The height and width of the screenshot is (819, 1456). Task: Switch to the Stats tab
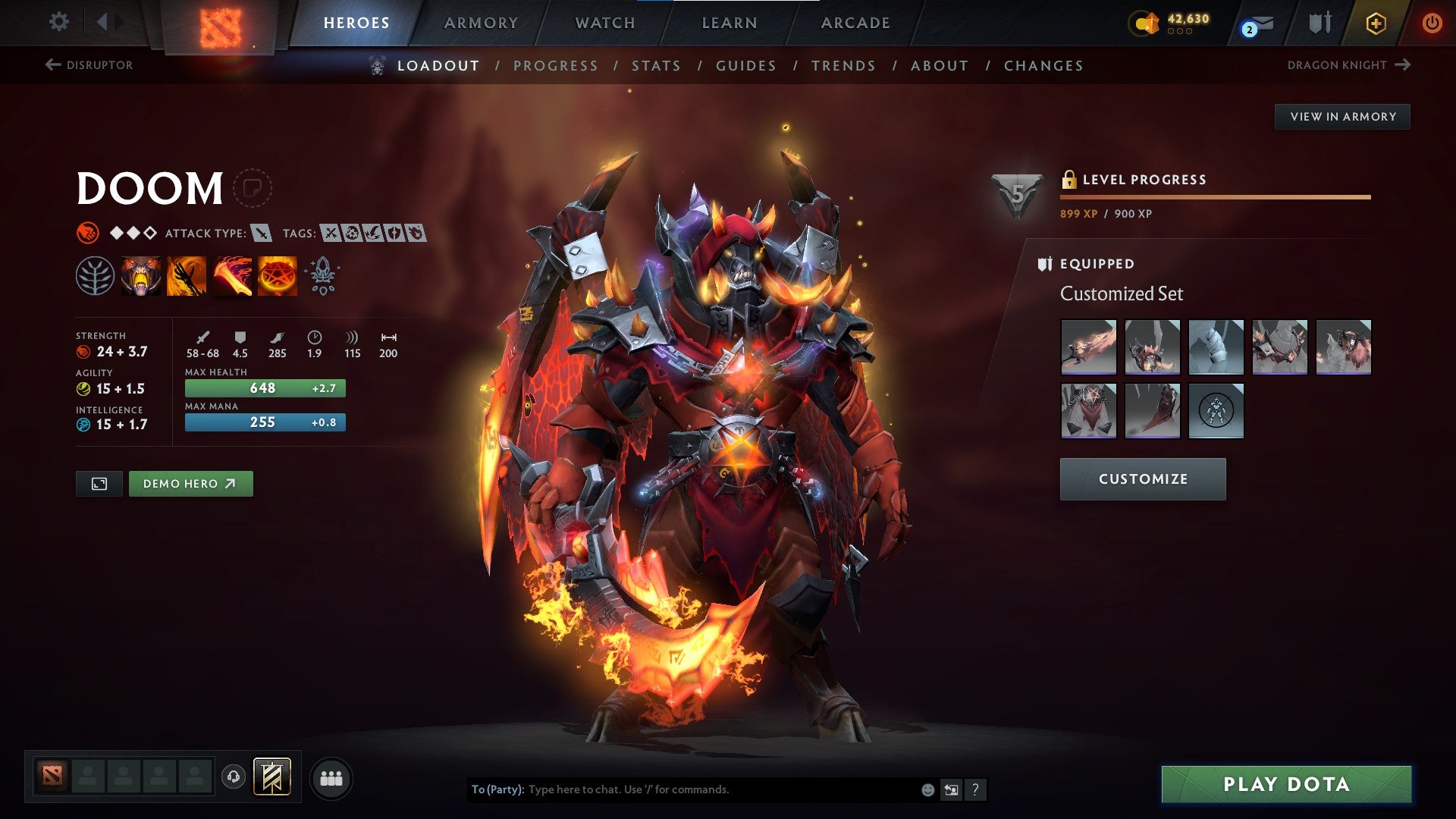click(656, 66)
